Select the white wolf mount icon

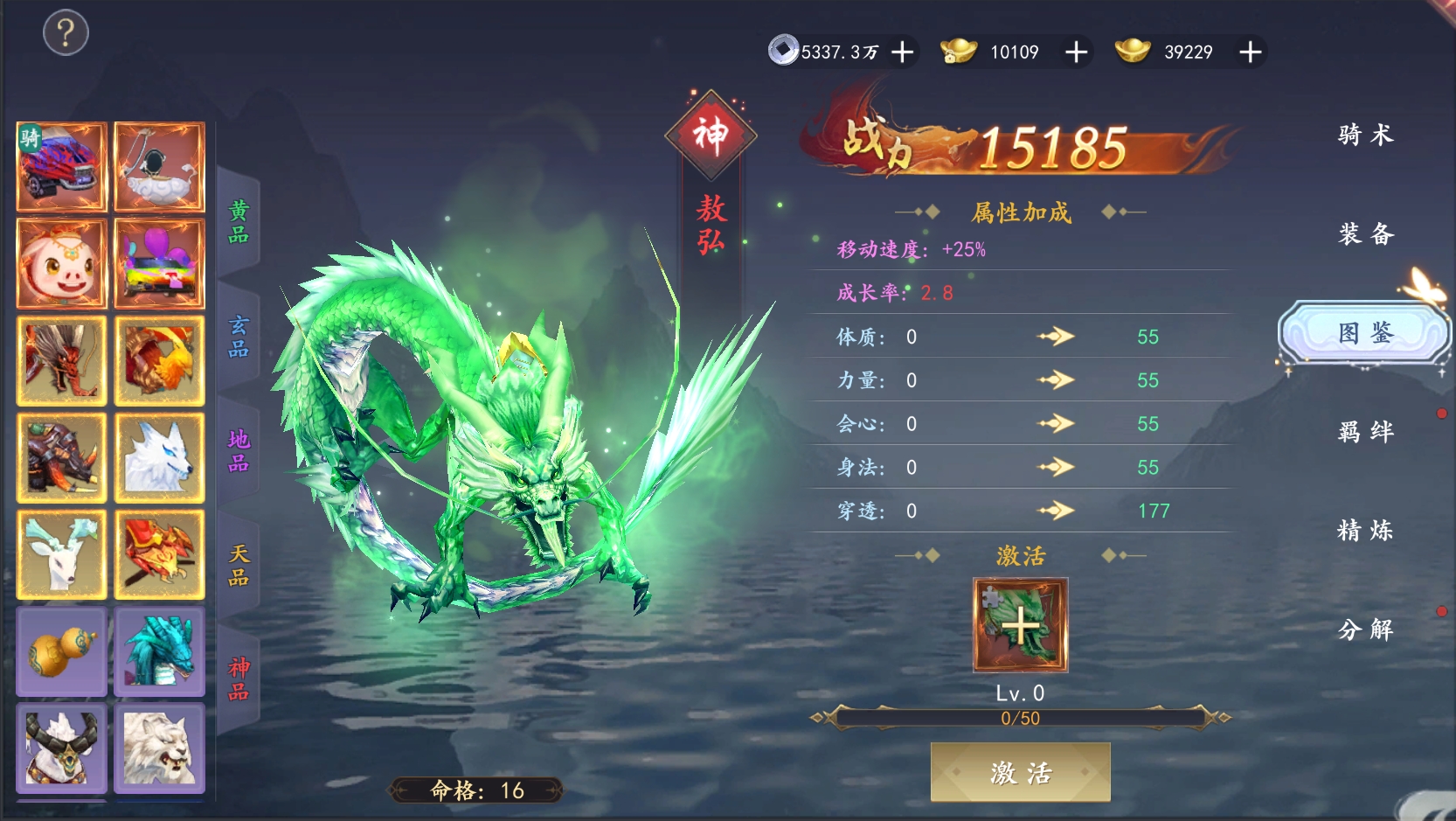pos(159,457)
